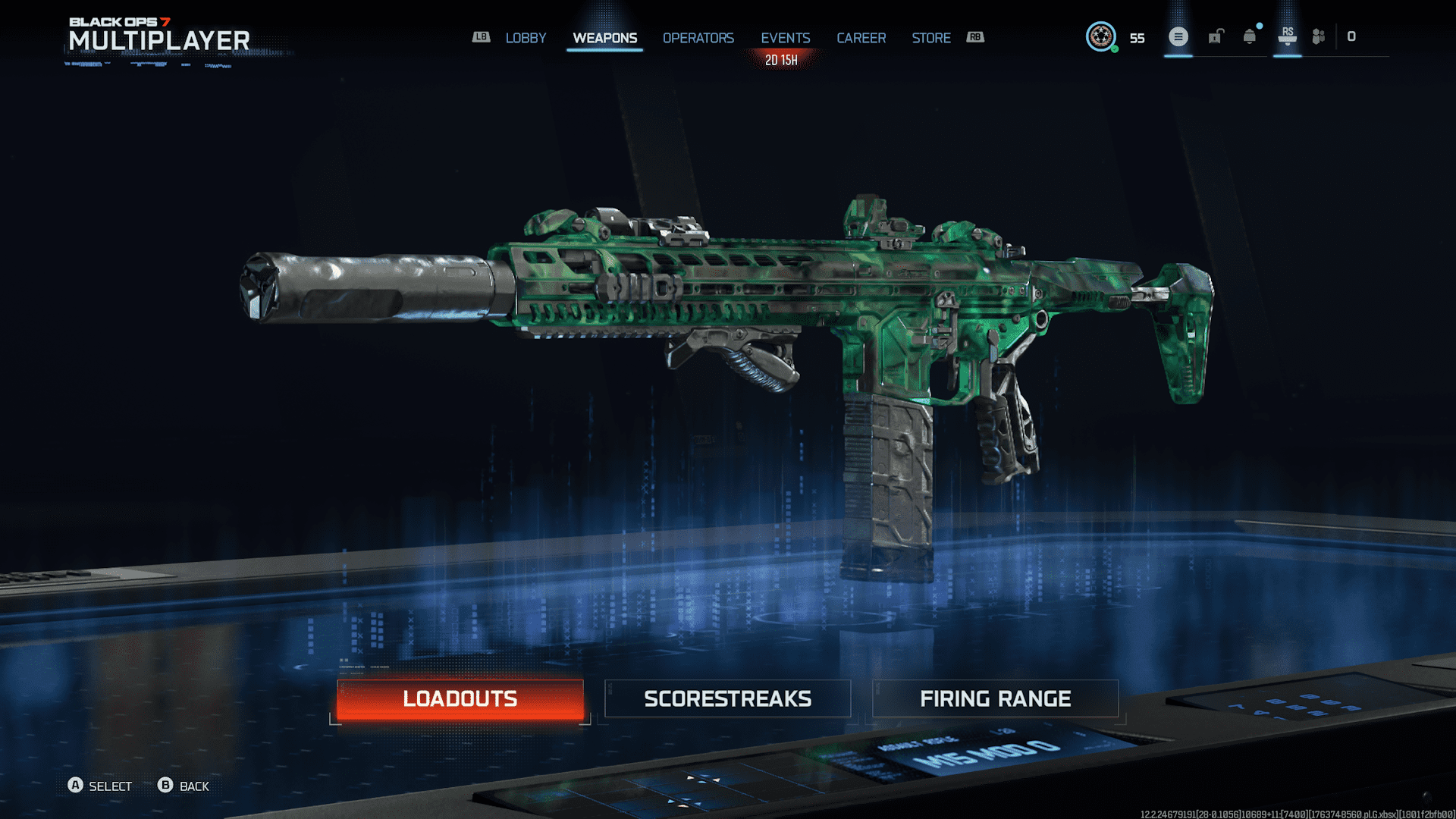Open the Events tab
Screen dimensions: 1456x819
(785, 38)
